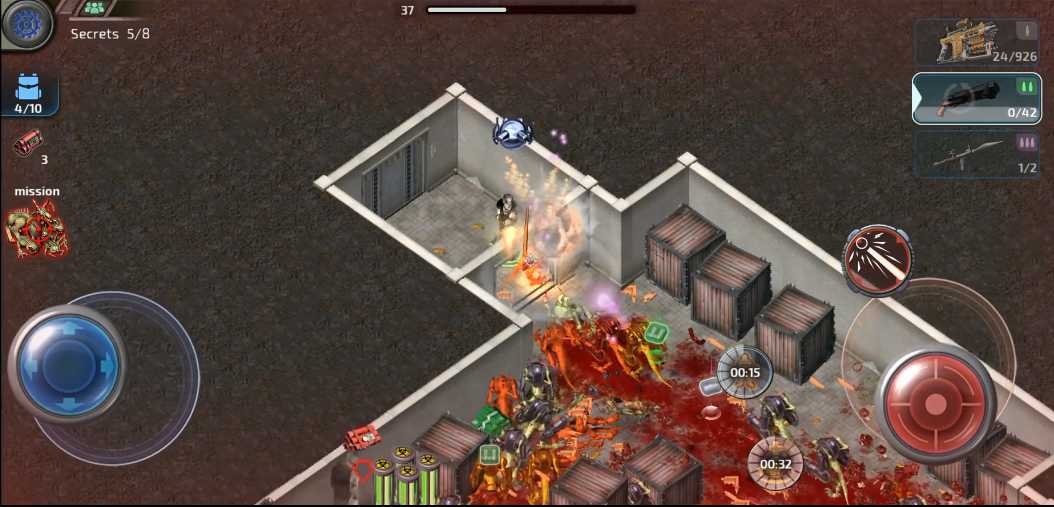Tap the green squad icon tab

pos(95,8)
